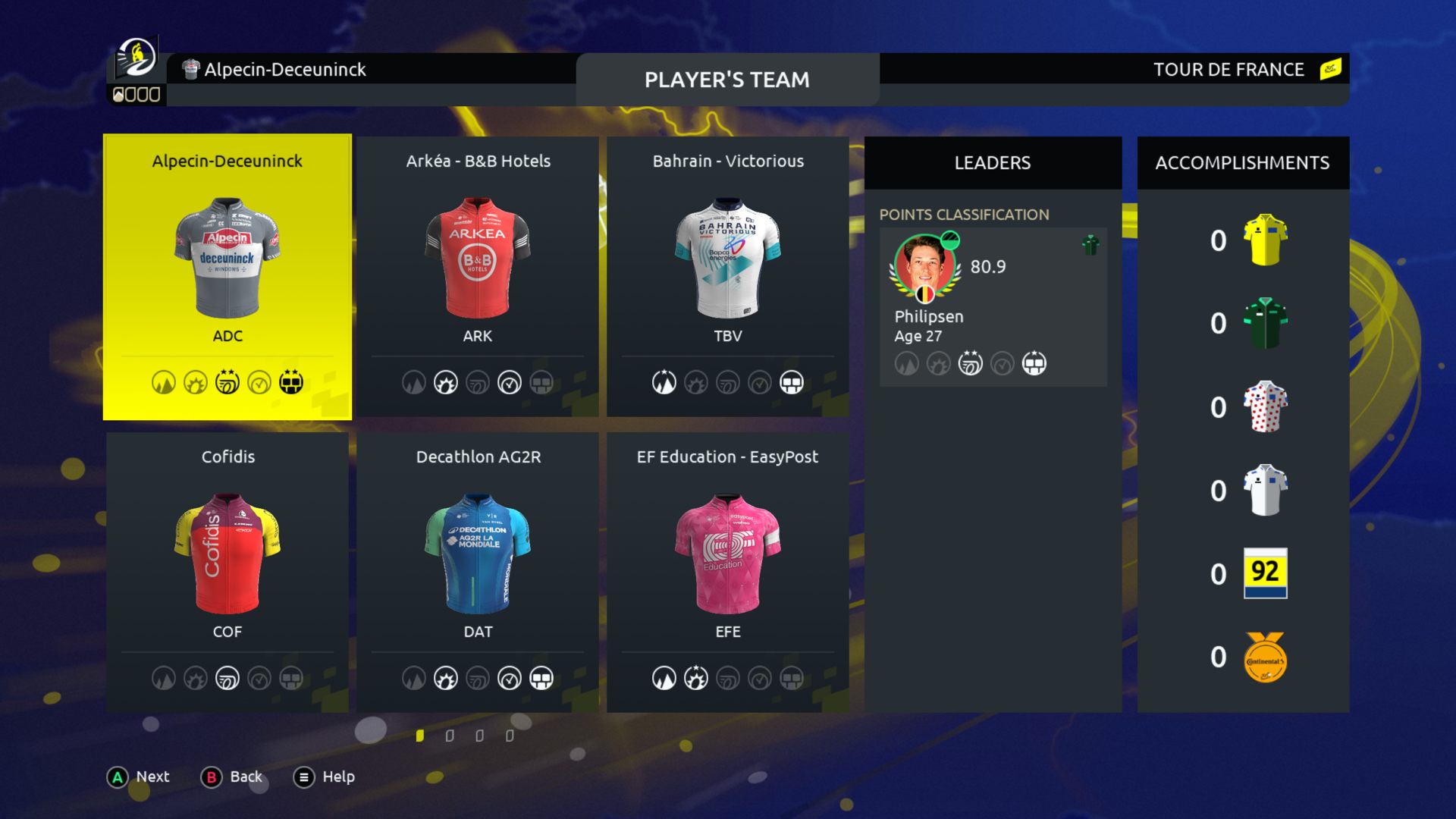Select the Cofidis team tile
1456x819 pixels.
coord(227,573)
